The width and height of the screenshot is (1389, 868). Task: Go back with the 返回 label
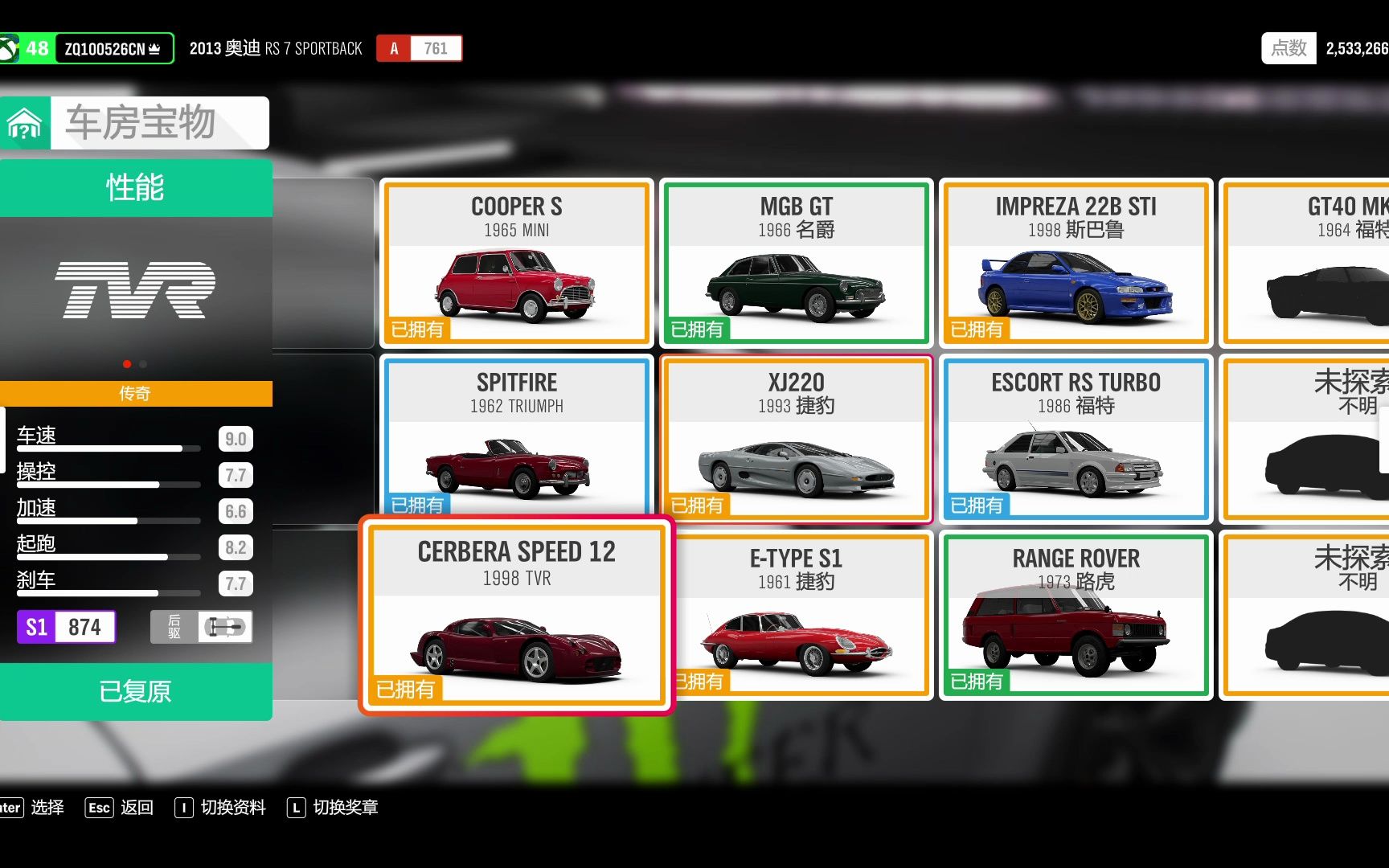[137, 808]
